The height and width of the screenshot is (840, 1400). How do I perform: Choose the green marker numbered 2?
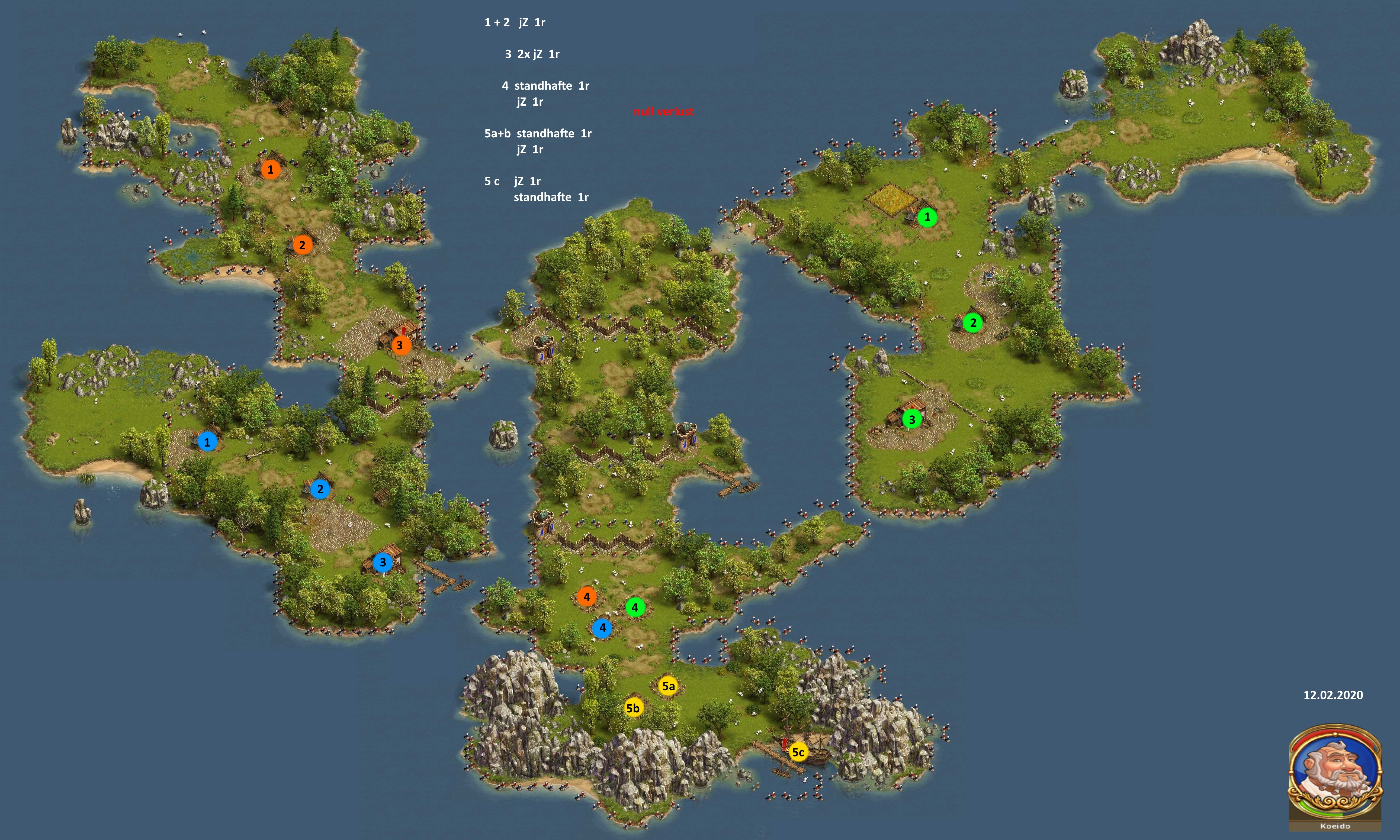pyautogui.click(x=973, y=323)
